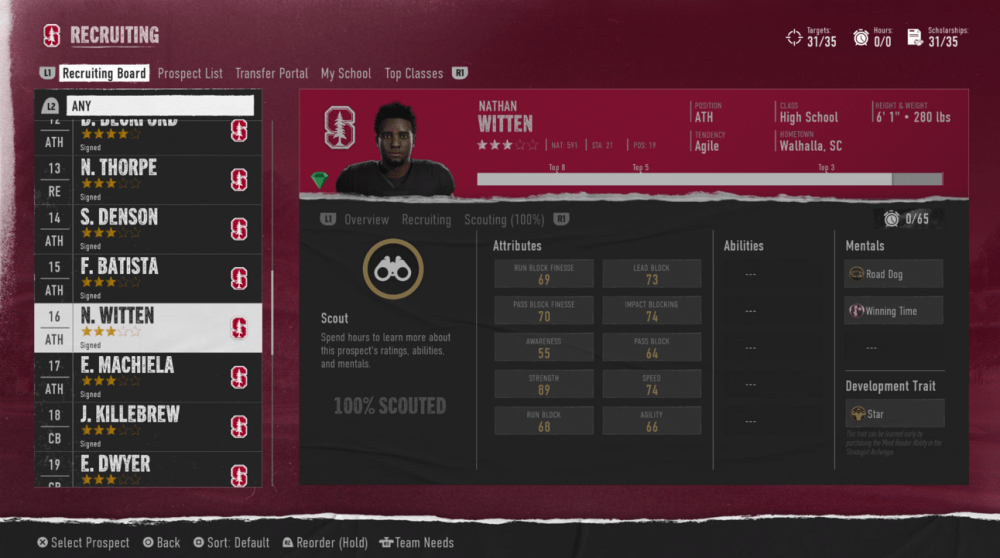1000x558 pixels.
Task: Open the My School tab
Action: coord(346,73)
